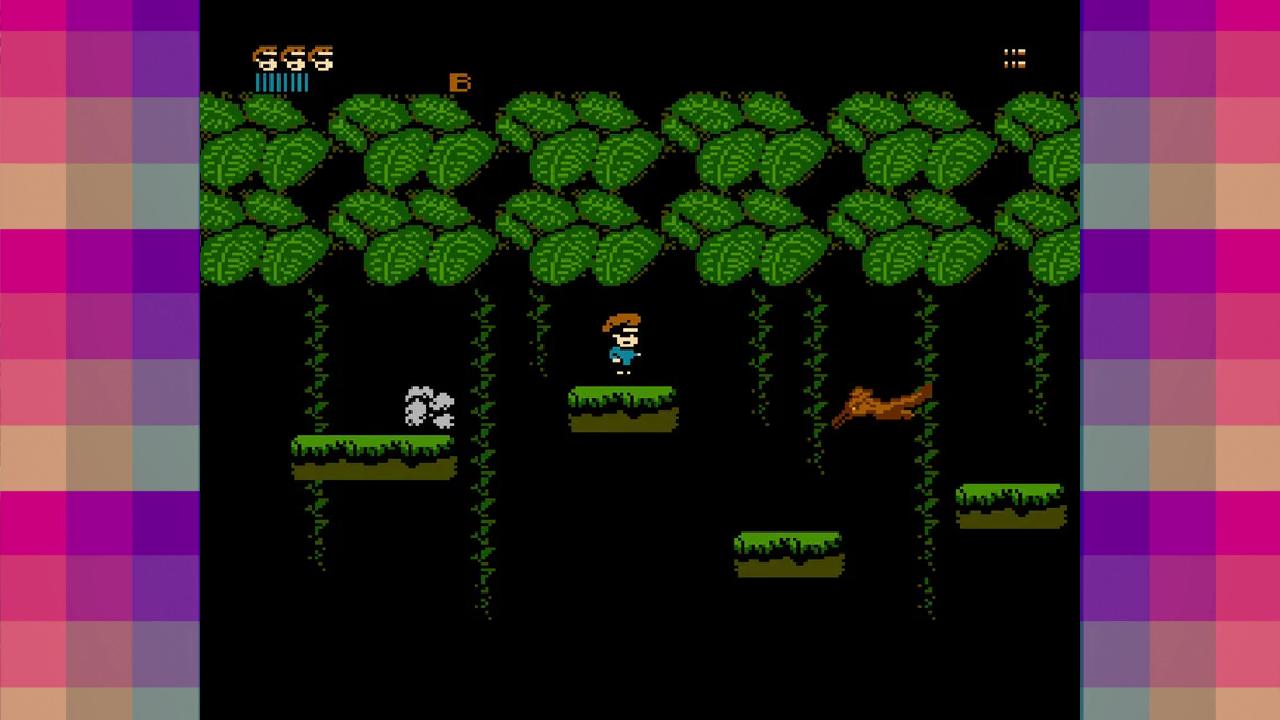
Task: Click the rightmost segment of the health gauge
Action: 308,81
